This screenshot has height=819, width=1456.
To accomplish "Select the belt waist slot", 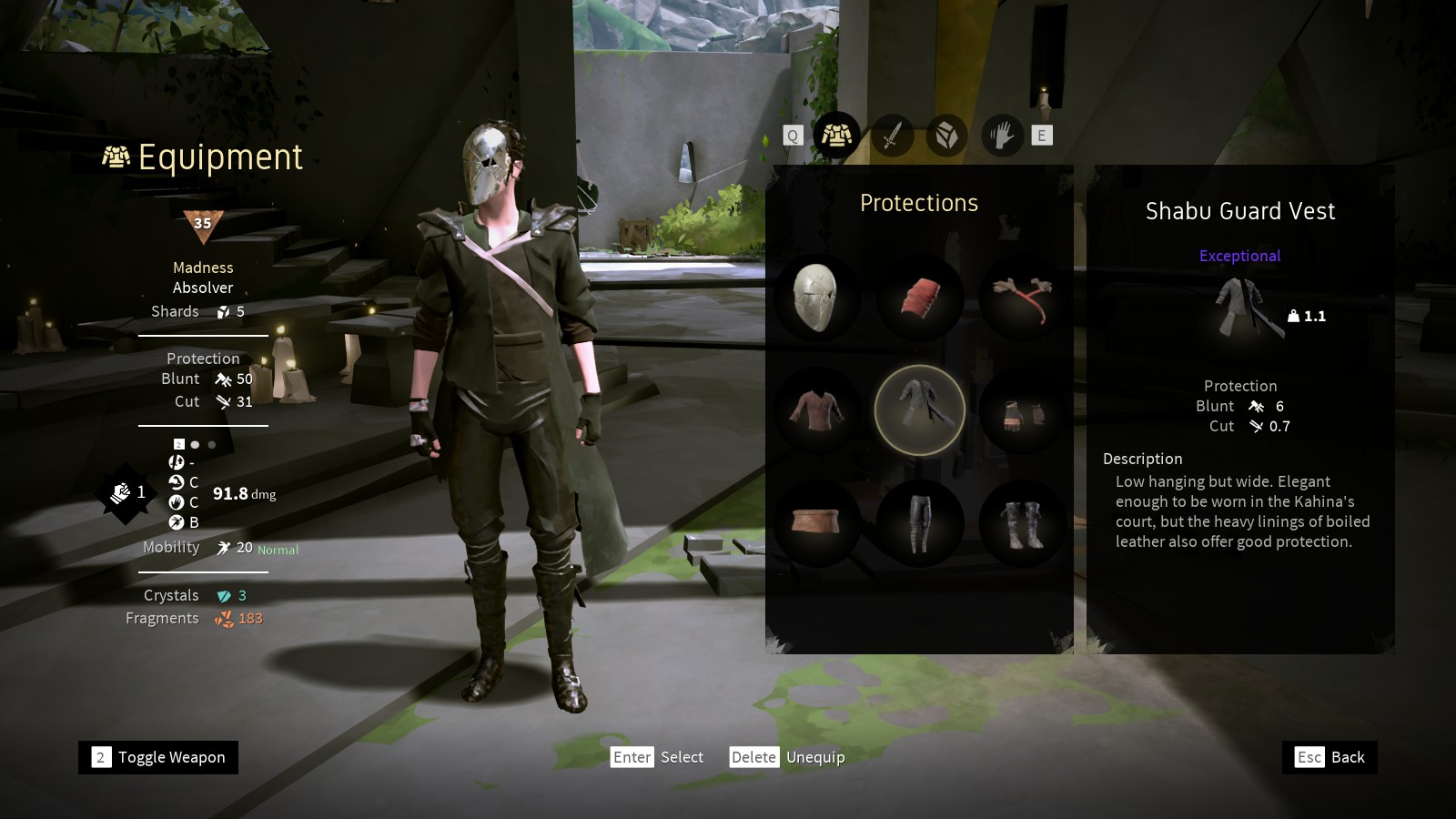I will [816, 521].
